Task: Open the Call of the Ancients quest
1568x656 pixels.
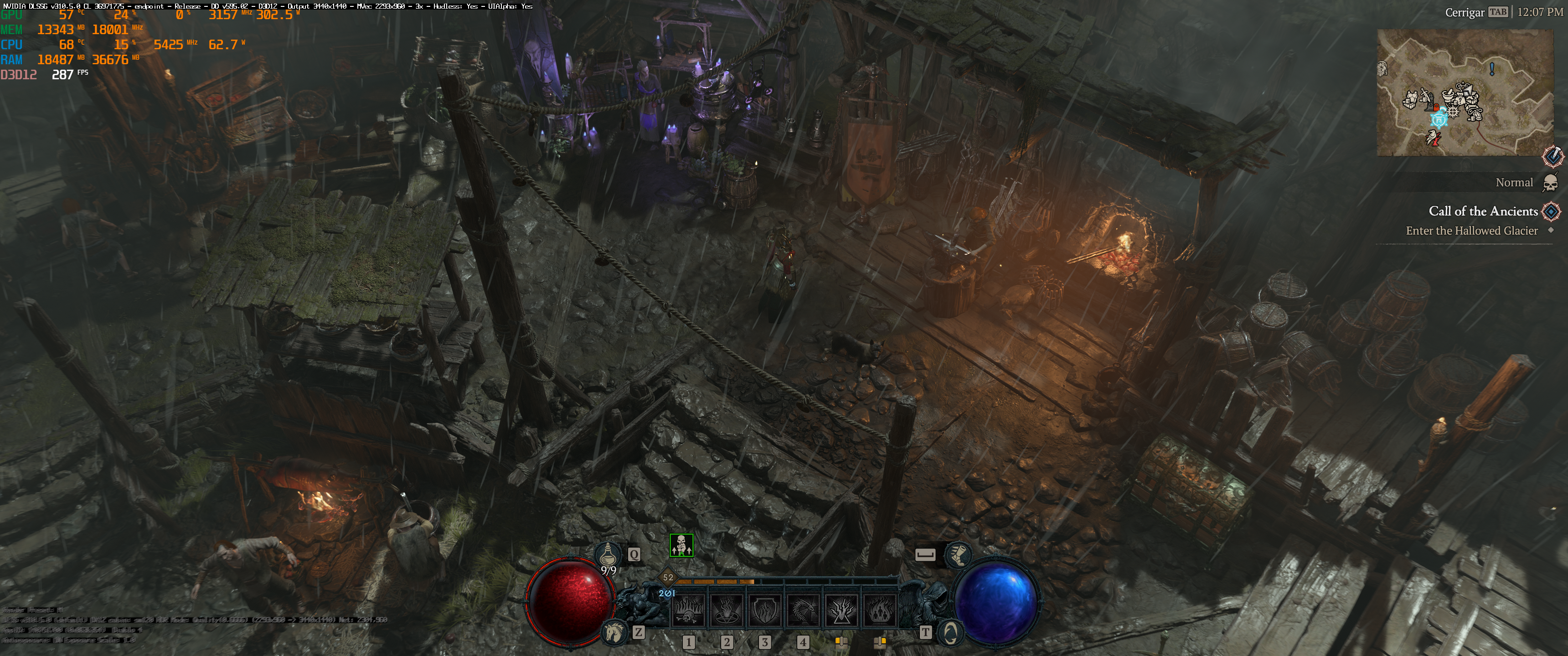Action: (1483, 211)
